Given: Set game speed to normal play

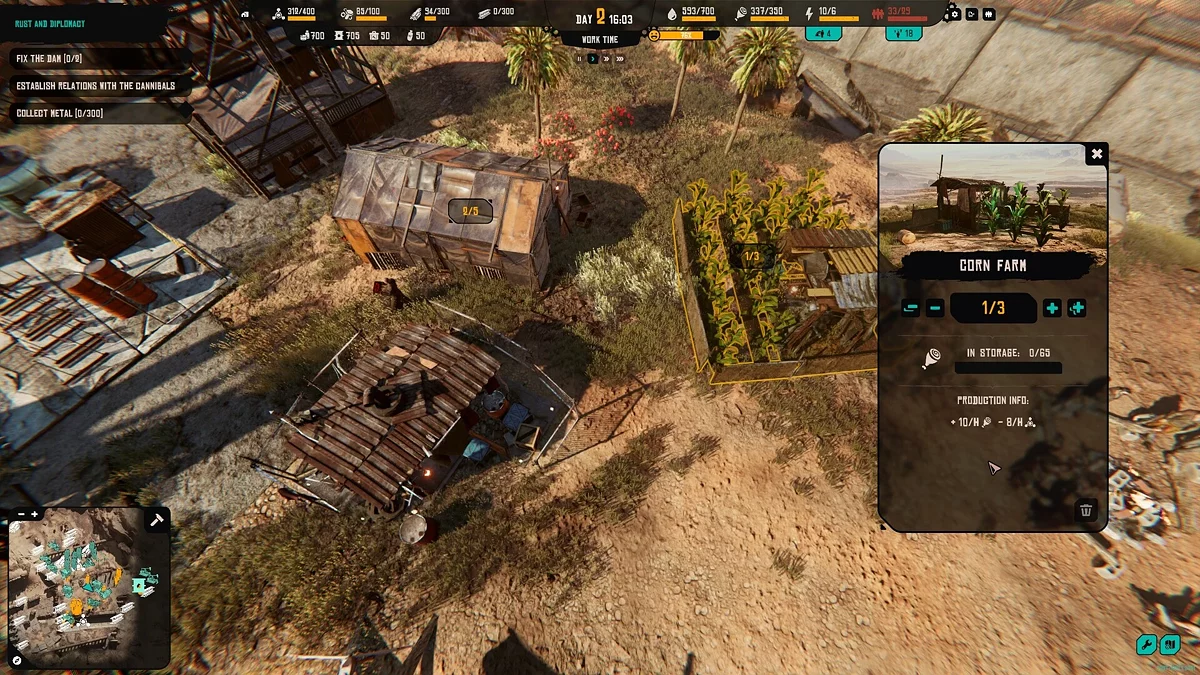Looking at the screenshot, I should pos(592,59).
